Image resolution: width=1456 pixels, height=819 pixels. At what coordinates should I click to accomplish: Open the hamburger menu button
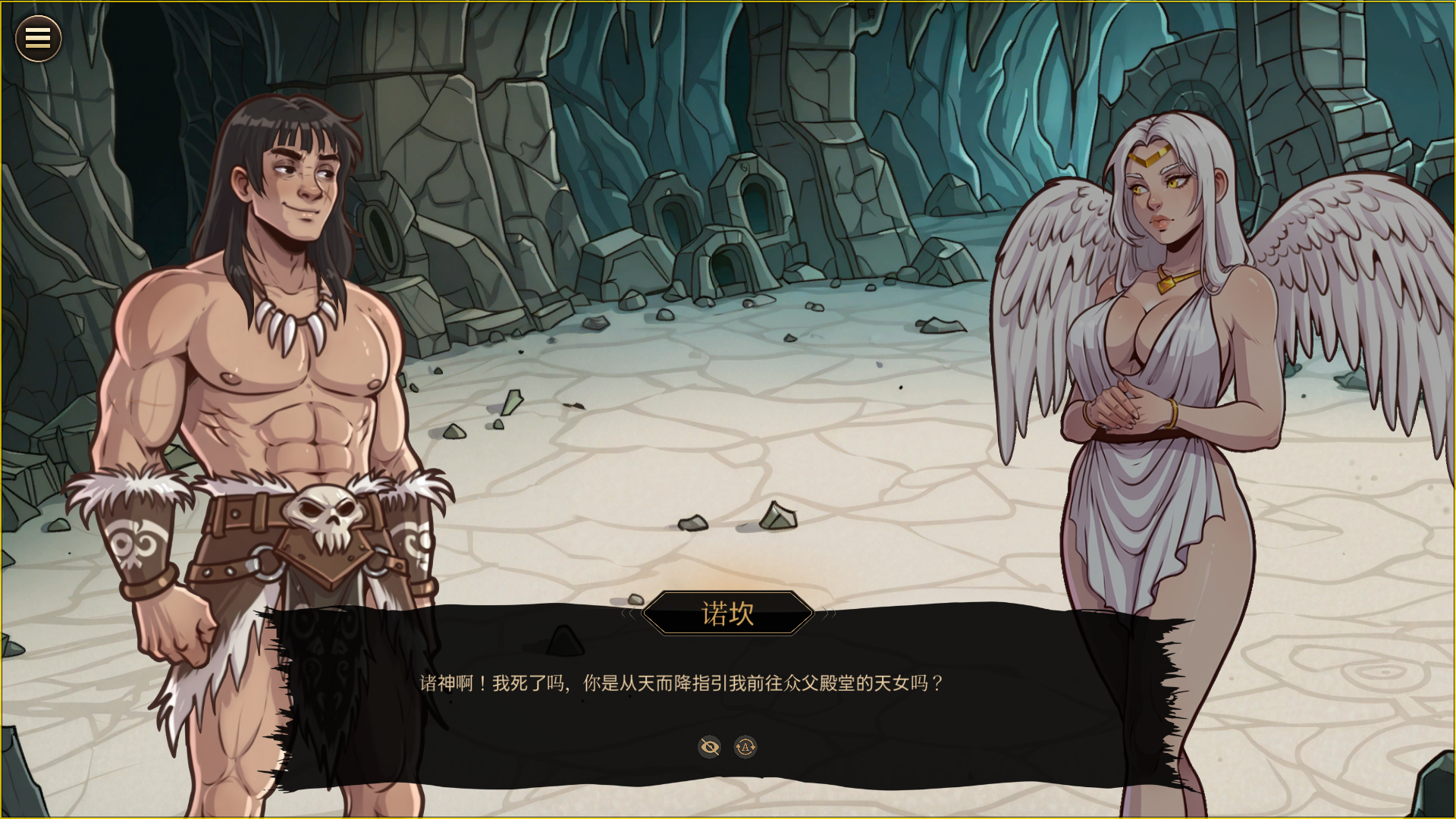click(x=38, y=39)
